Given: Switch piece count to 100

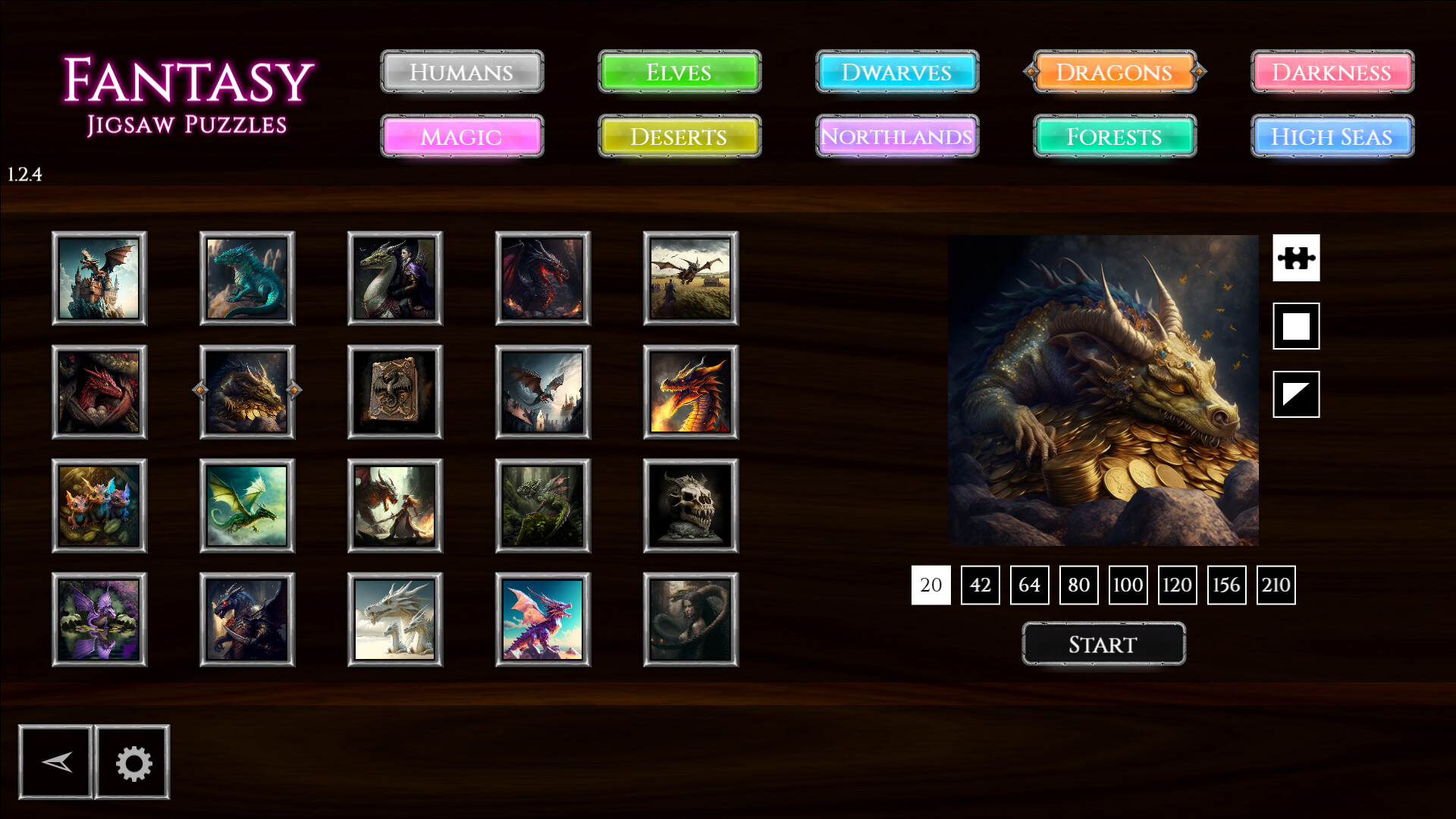Looking at the screenshot, I should 1128,585.
